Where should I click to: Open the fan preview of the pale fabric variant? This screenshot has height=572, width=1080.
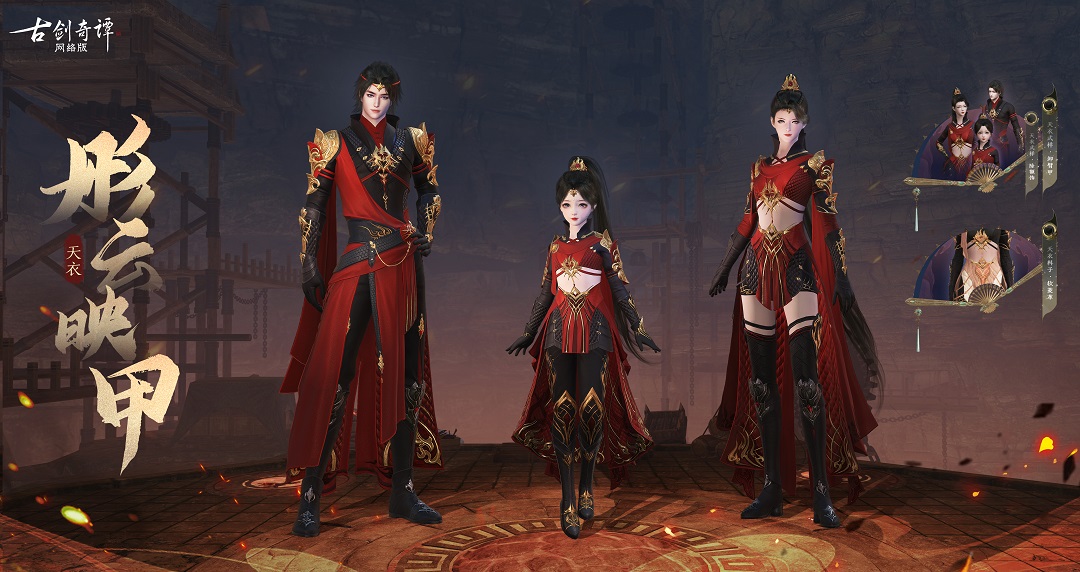(977, 267)
